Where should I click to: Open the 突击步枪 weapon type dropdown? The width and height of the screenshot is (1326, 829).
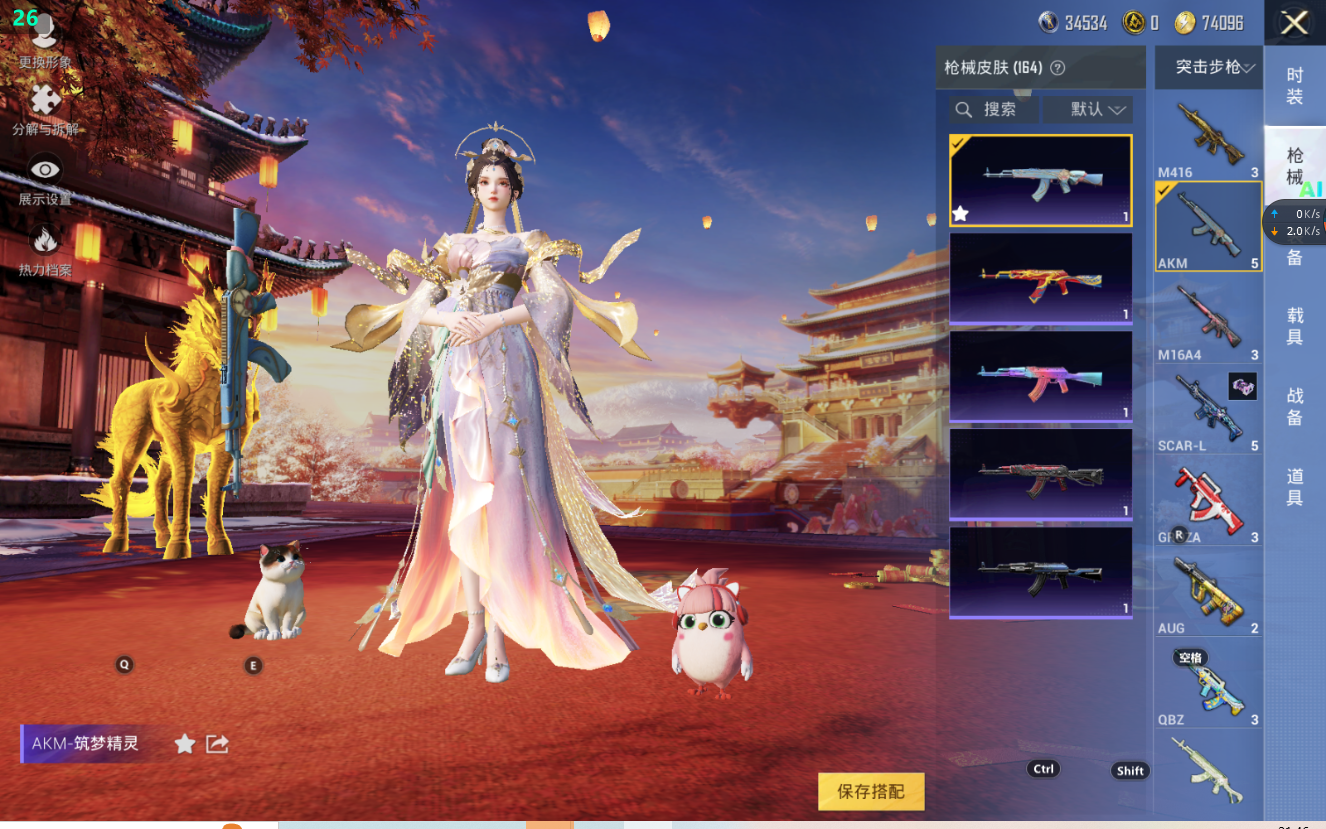1209,67
